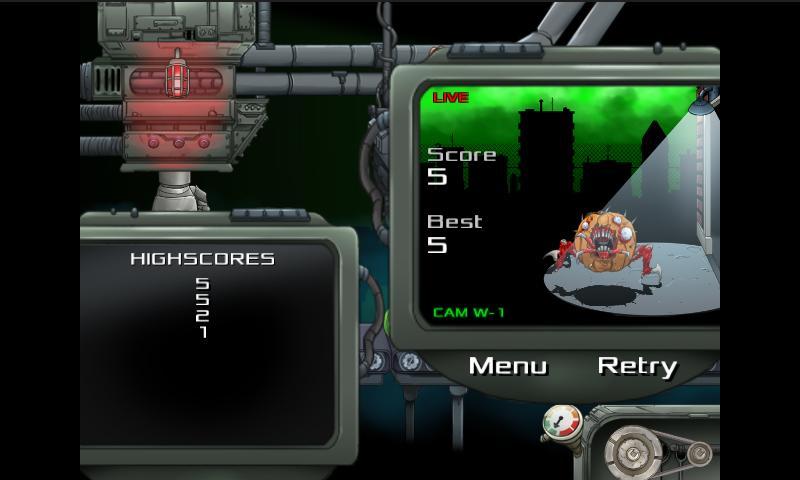Return to the main Menu

508,366
